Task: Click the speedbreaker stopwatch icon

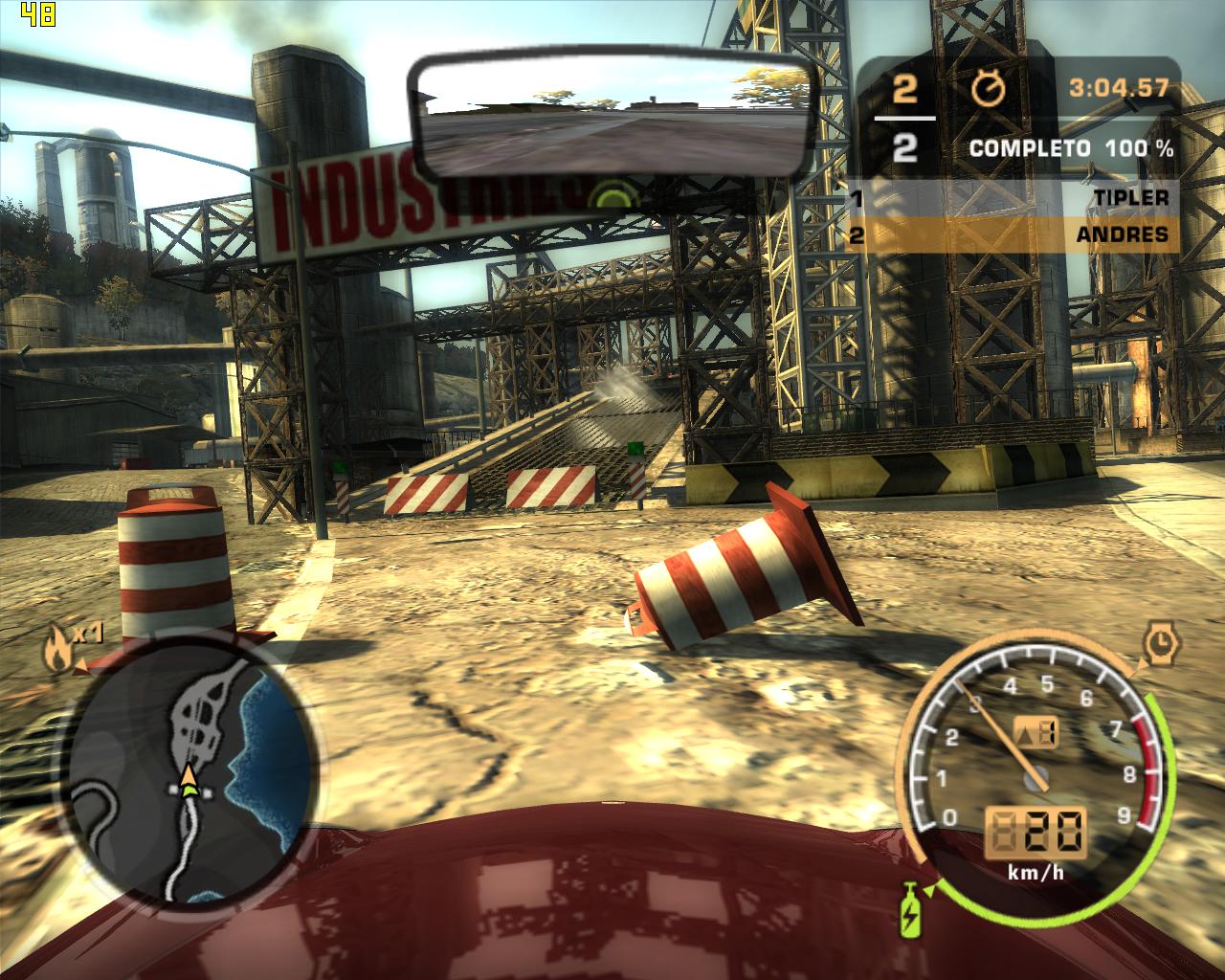Action: pos(1161,642)
